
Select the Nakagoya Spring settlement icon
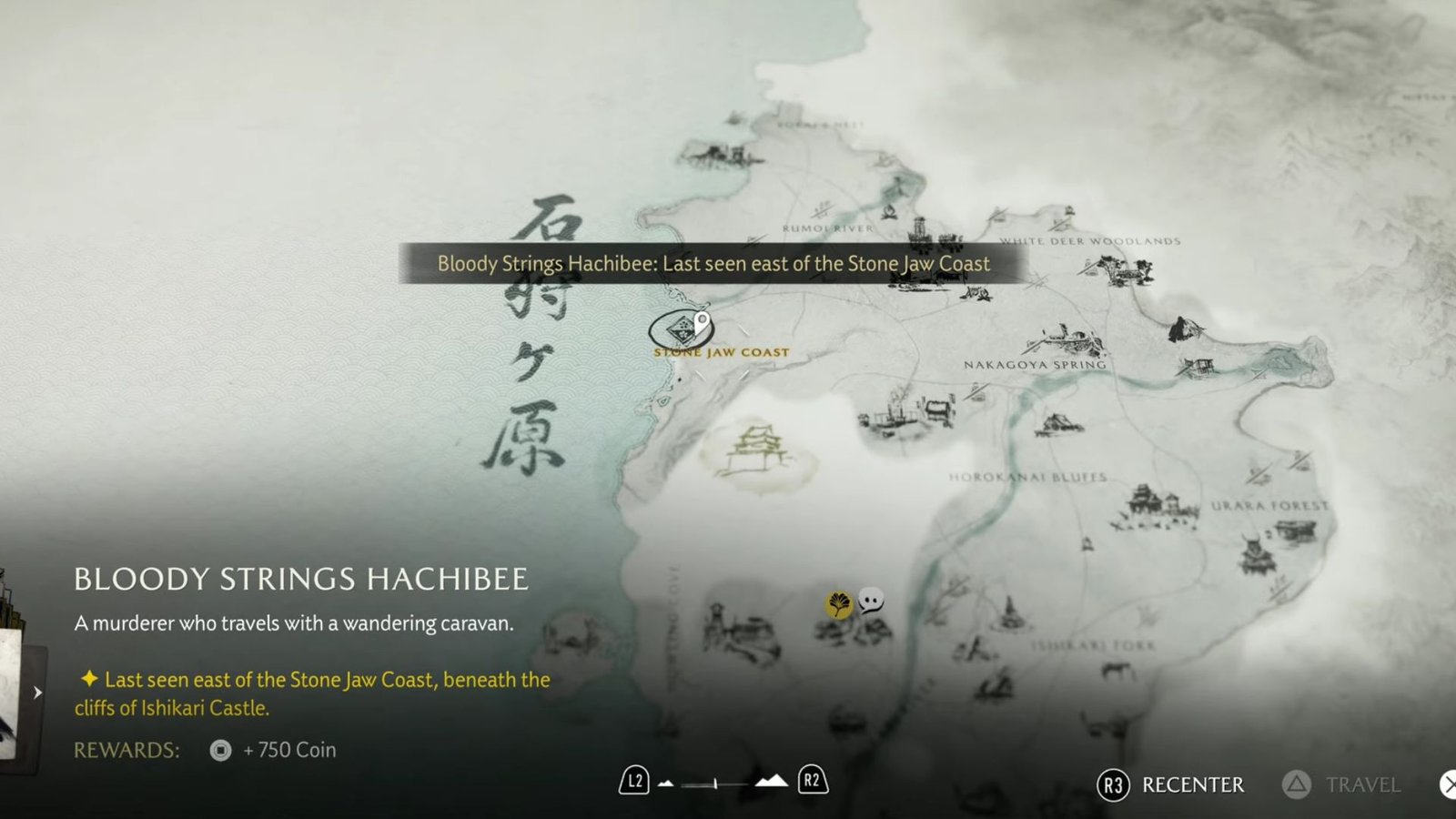(x=1065, y=339)
